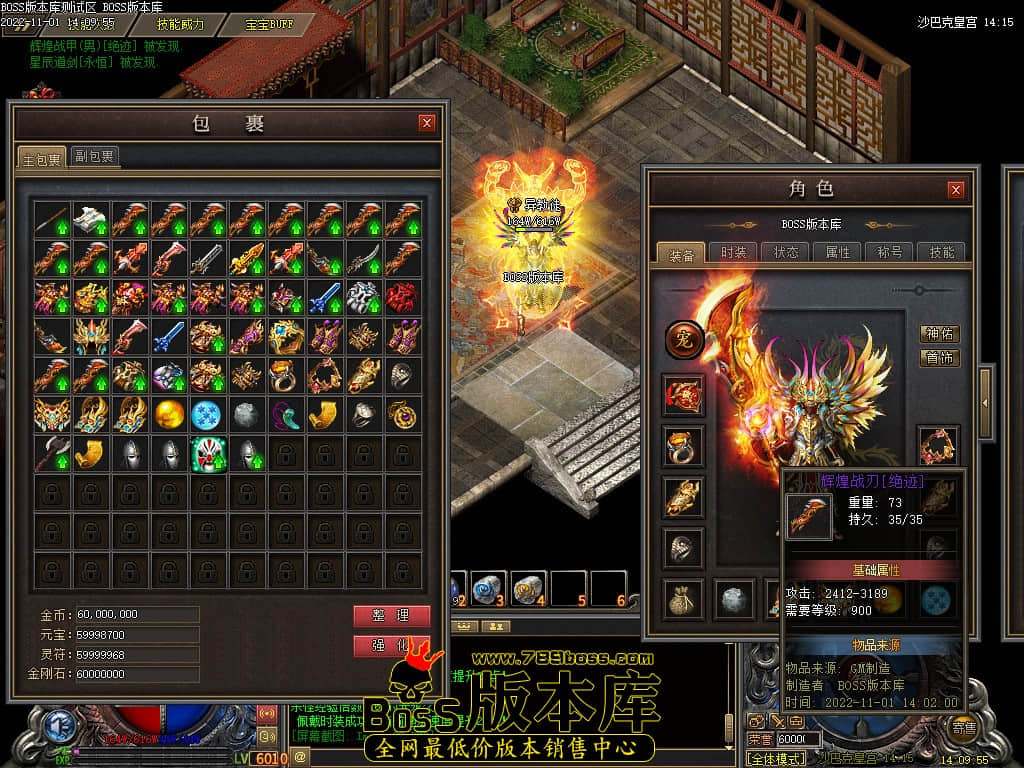Open the 首饰 jewelry button

[939, 358]
